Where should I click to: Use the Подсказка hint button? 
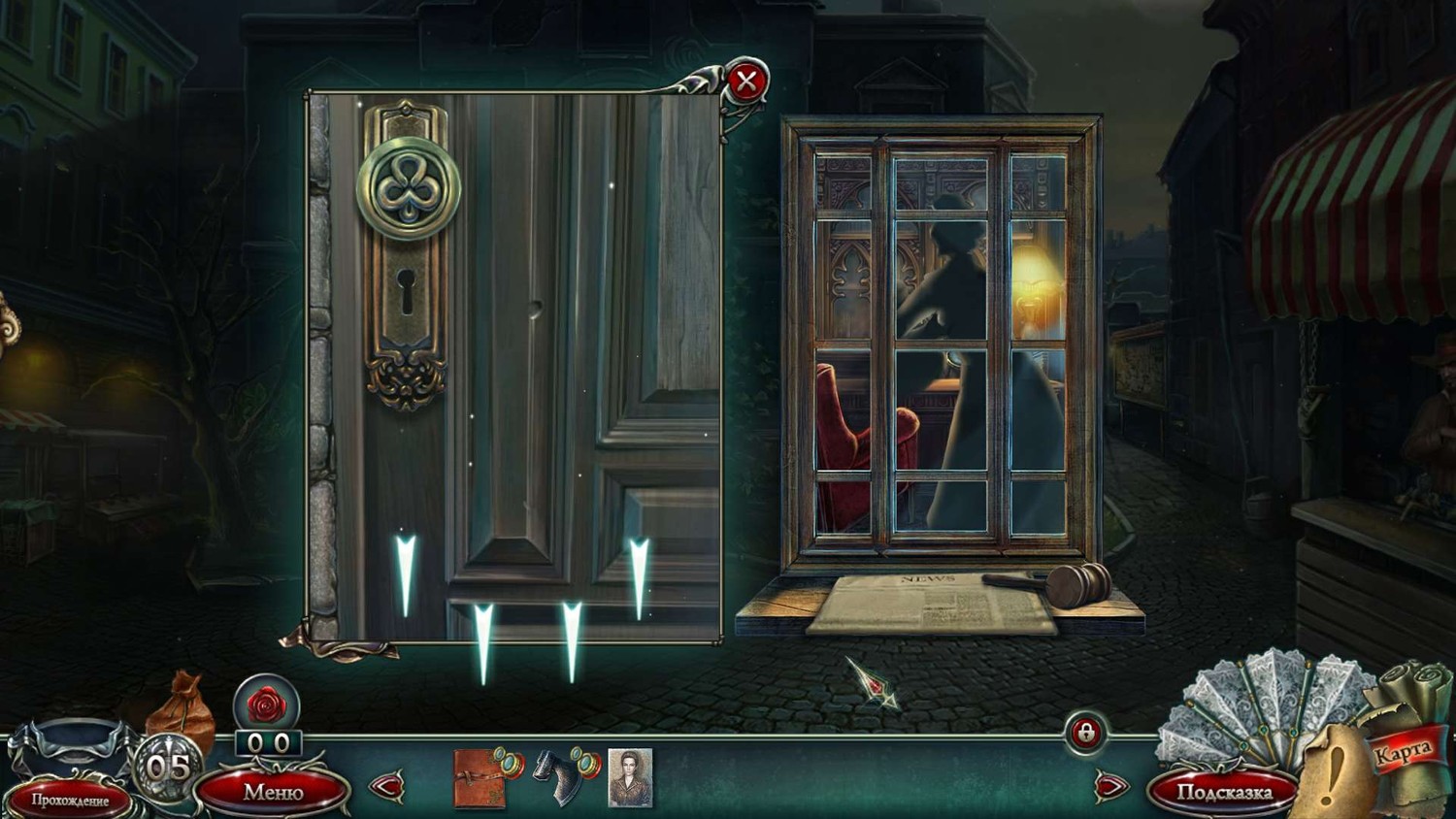pyautogui.click(x=1224, y=793)
